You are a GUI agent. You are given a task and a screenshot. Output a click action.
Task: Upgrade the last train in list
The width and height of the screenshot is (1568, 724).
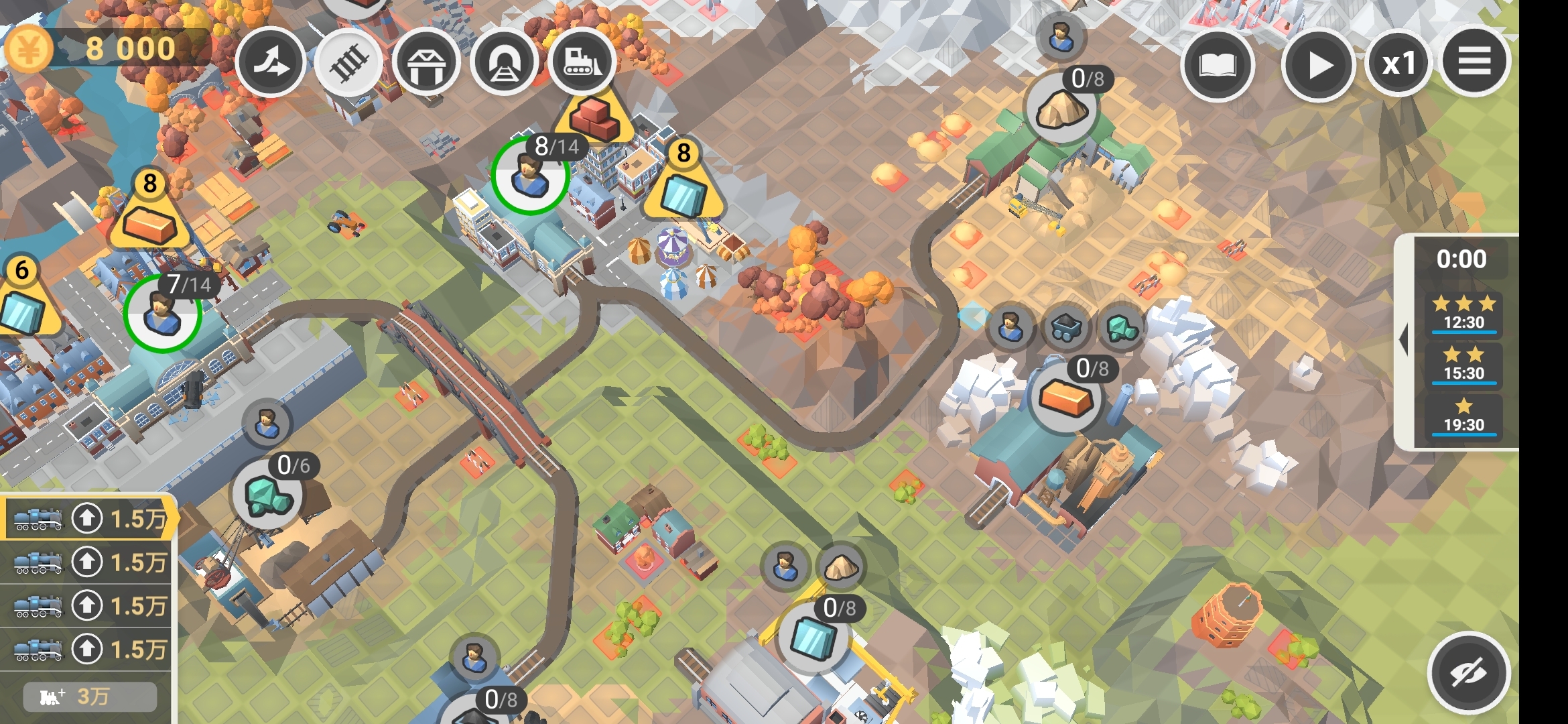coord(87,649)
